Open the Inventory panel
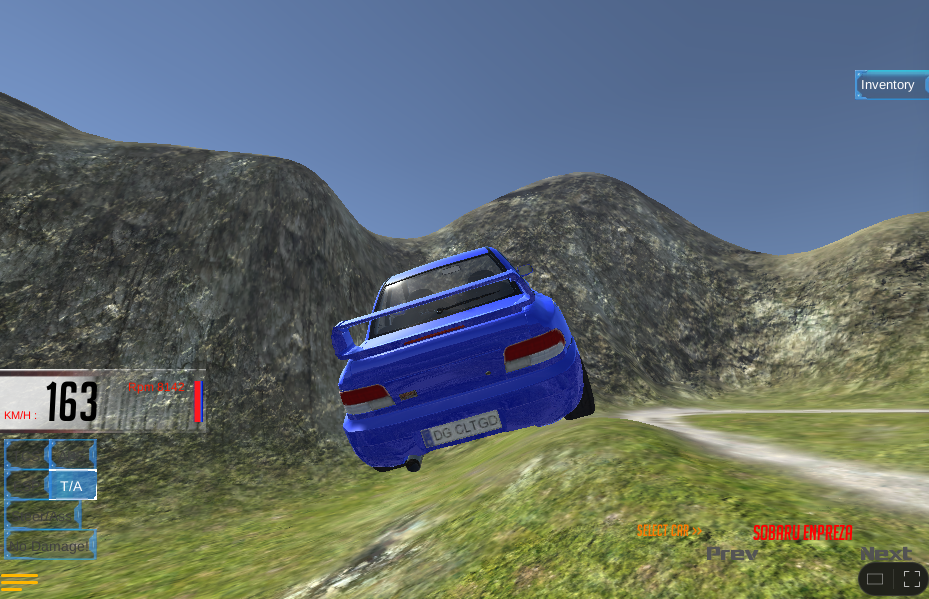 point(888,85)
